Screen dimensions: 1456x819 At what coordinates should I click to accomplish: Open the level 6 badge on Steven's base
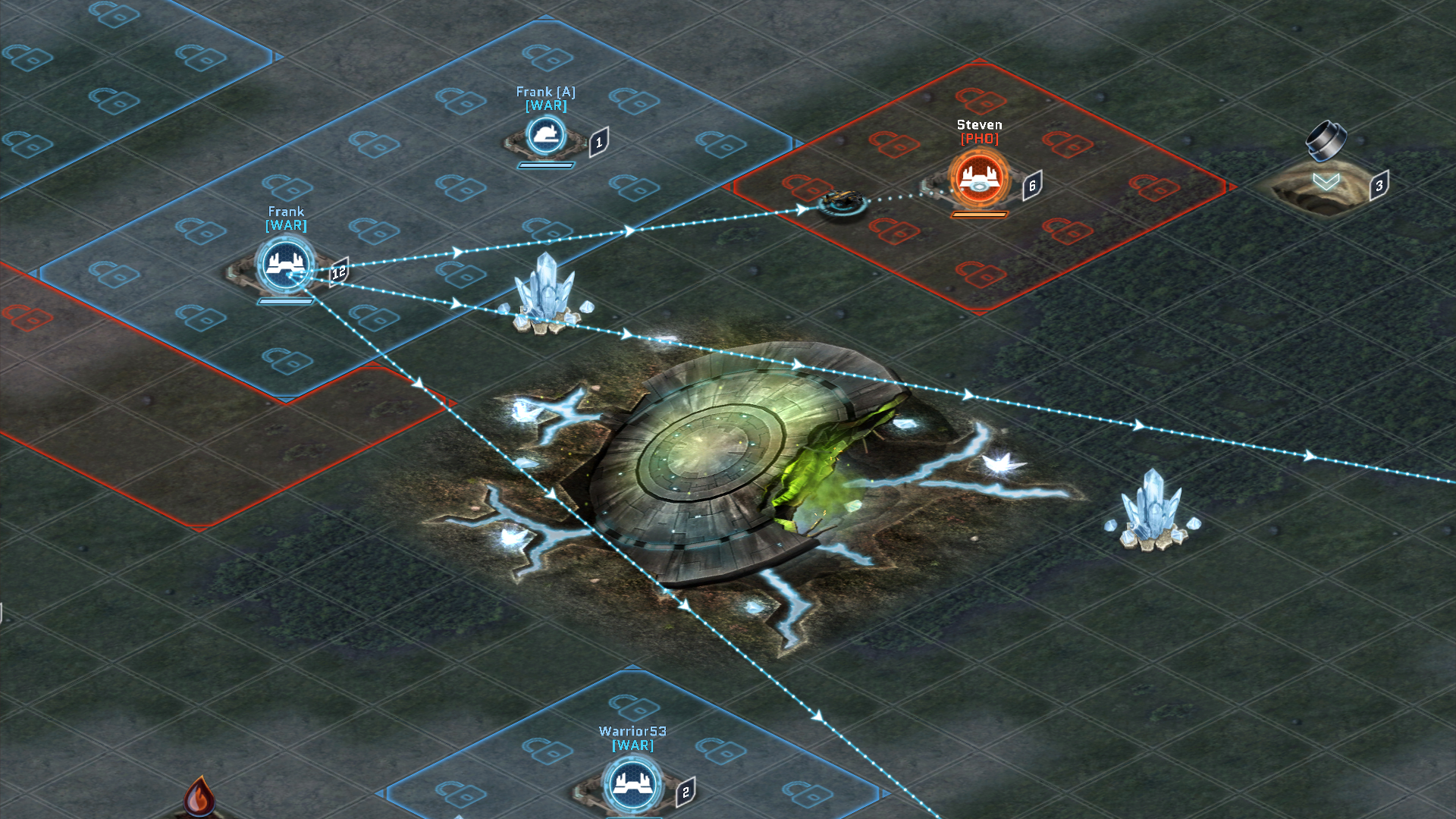click(x=1031, y=184)
